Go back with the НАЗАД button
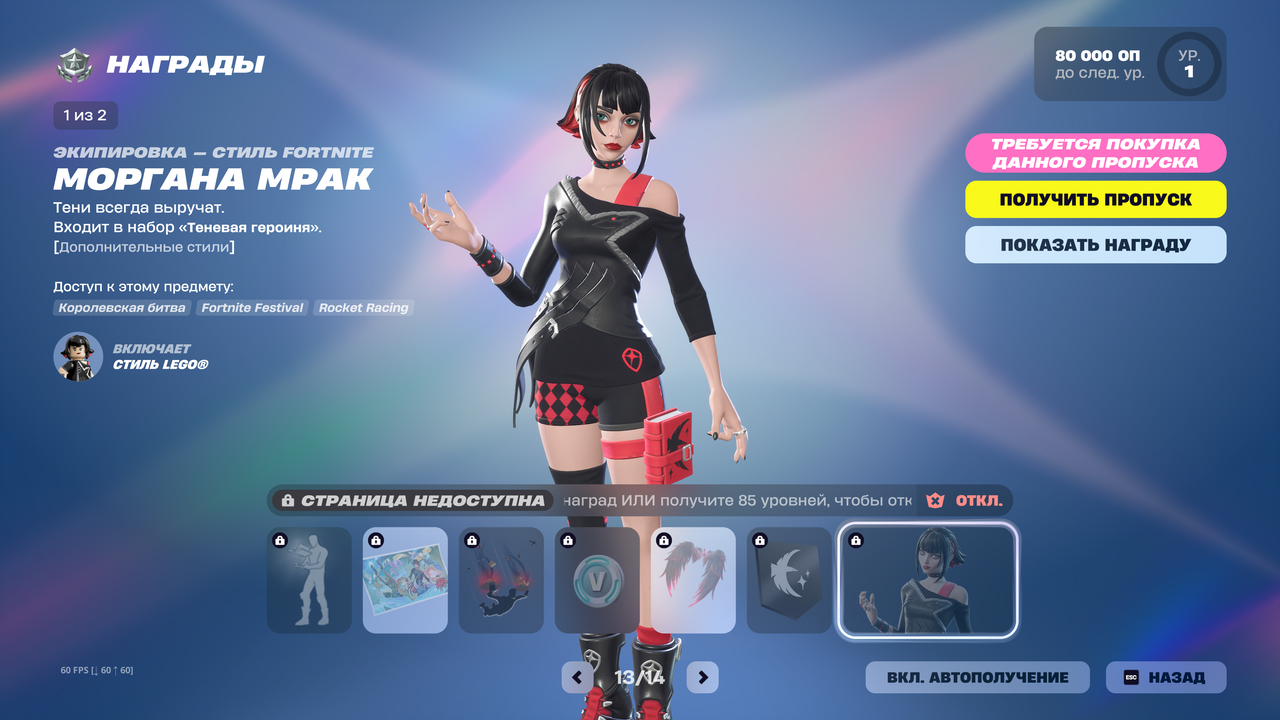This screenshot has height=720, width=1280. [1165, 677]
